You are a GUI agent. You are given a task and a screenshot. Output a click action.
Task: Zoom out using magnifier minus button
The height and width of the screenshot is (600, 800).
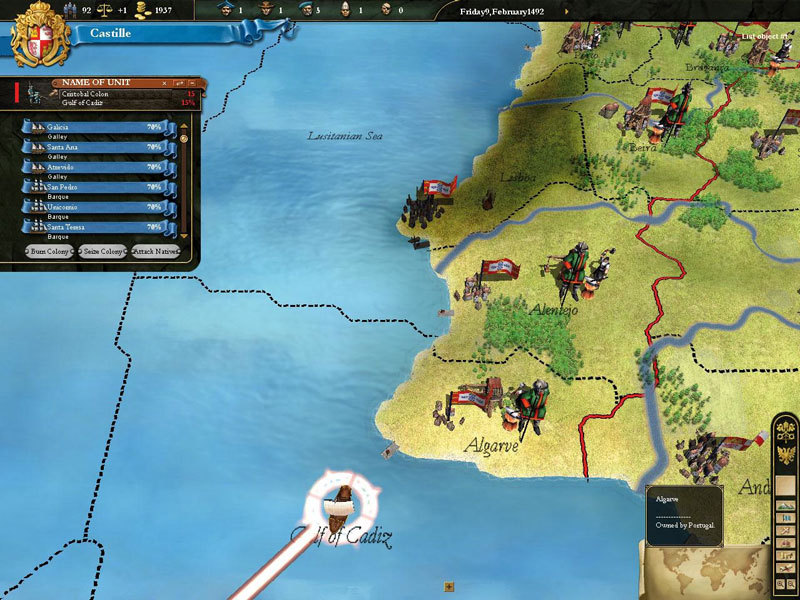point(792,582)
